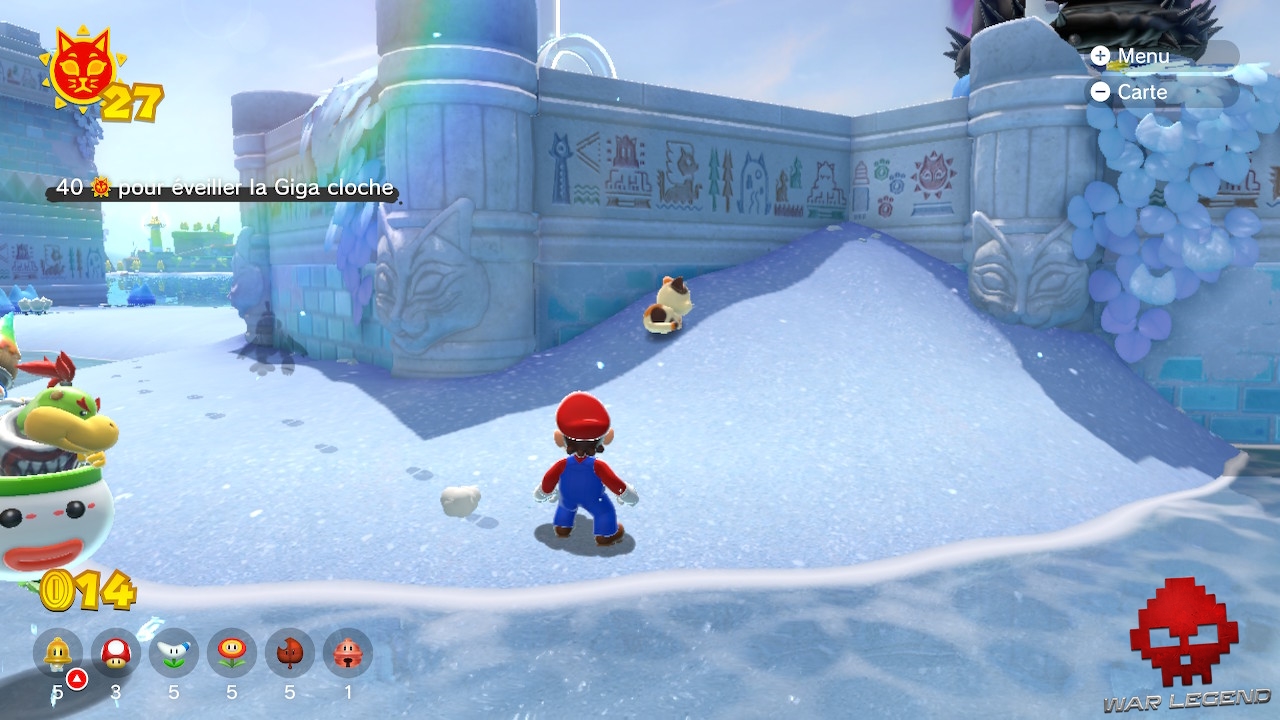
Task: Select the Super Mushroom reserve item
Action: [x=115, y=654]
